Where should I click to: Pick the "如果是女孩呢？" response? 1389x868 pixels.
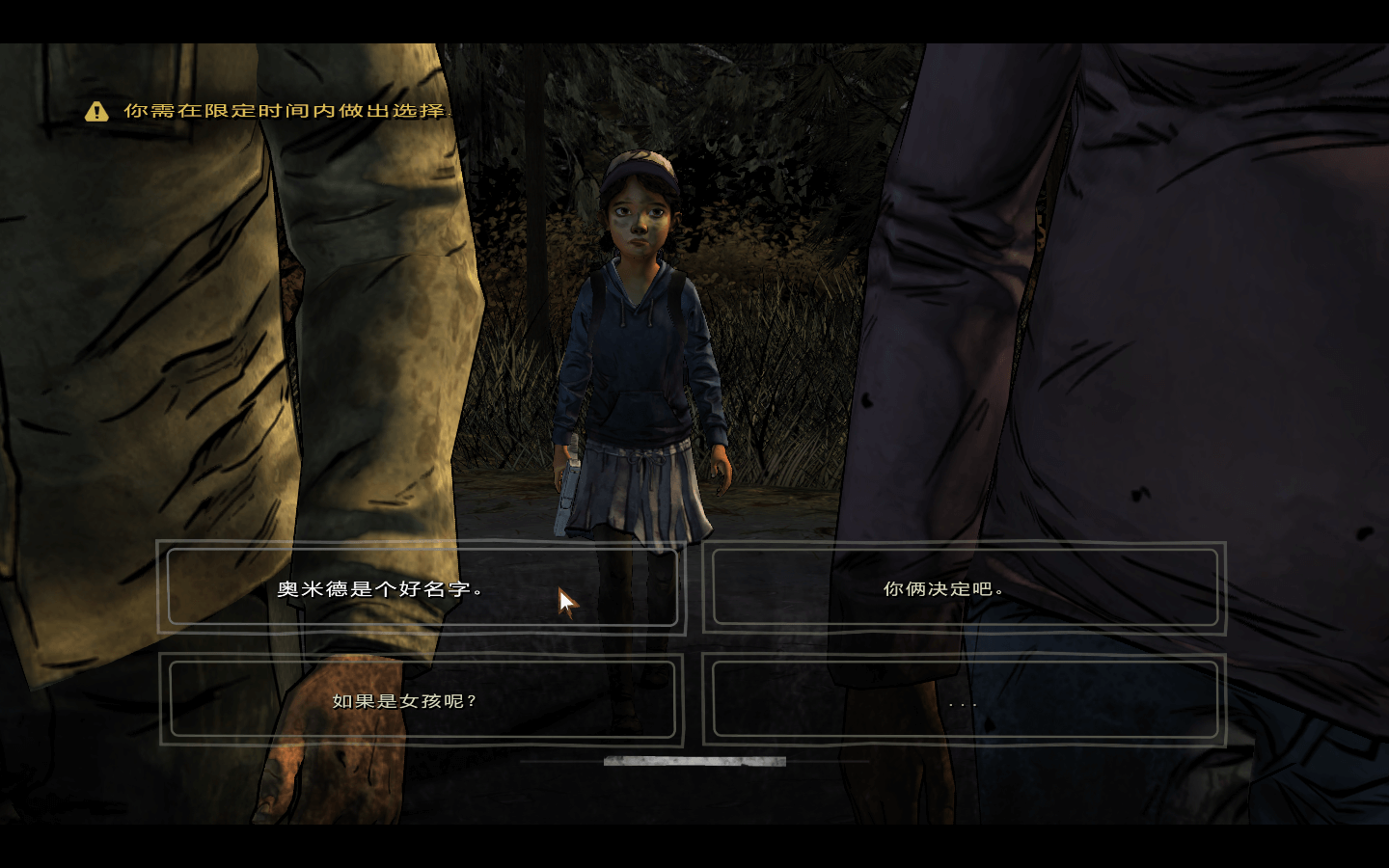pos(422,700)
